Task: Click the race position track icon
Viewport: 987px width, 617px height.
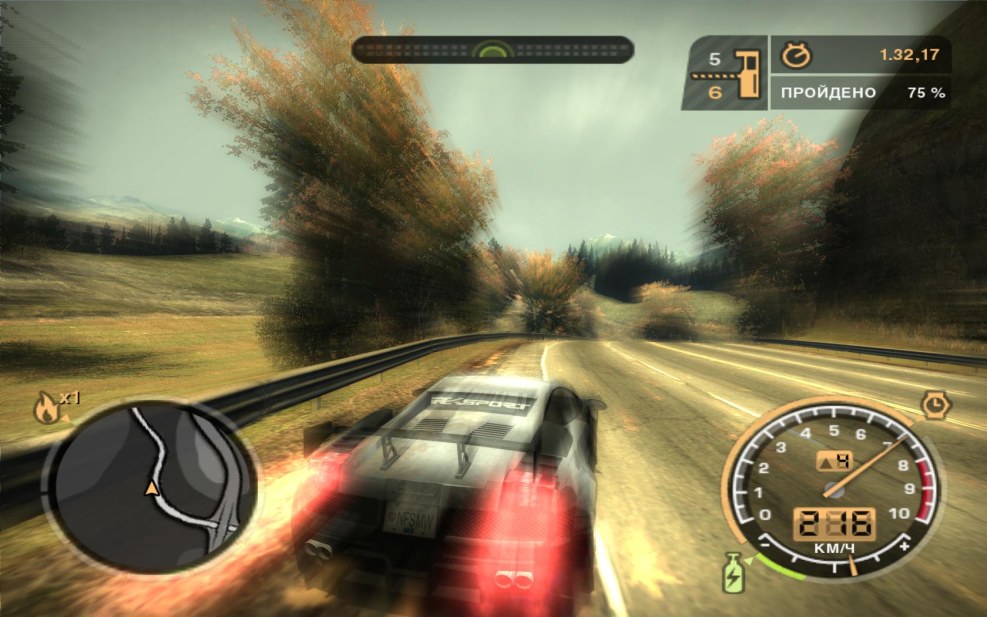Action: click(x=747, y=73)
